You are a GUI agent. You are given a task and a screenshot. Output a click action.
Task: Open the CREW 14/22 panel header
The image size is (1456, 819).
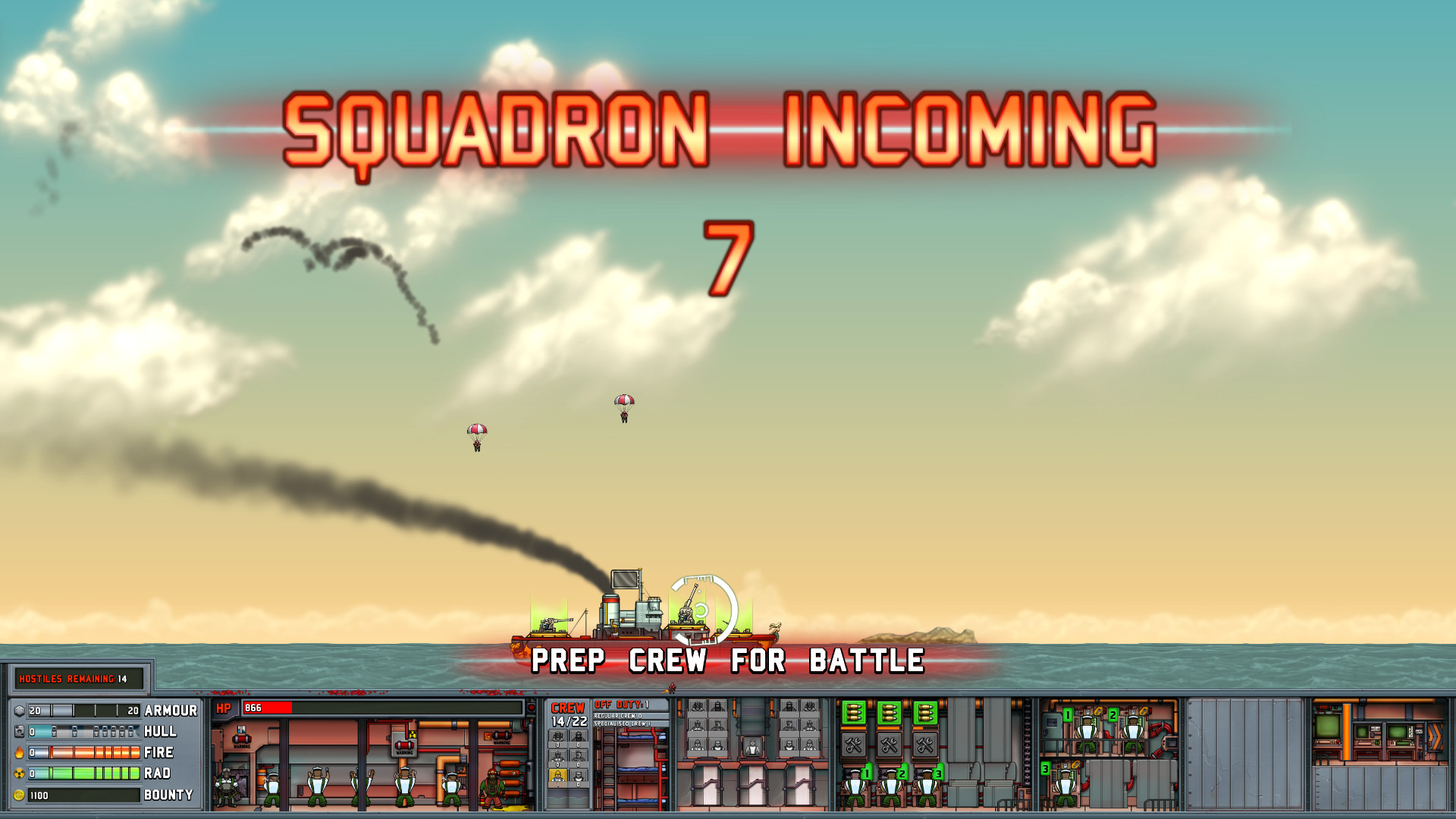point(569,712)
